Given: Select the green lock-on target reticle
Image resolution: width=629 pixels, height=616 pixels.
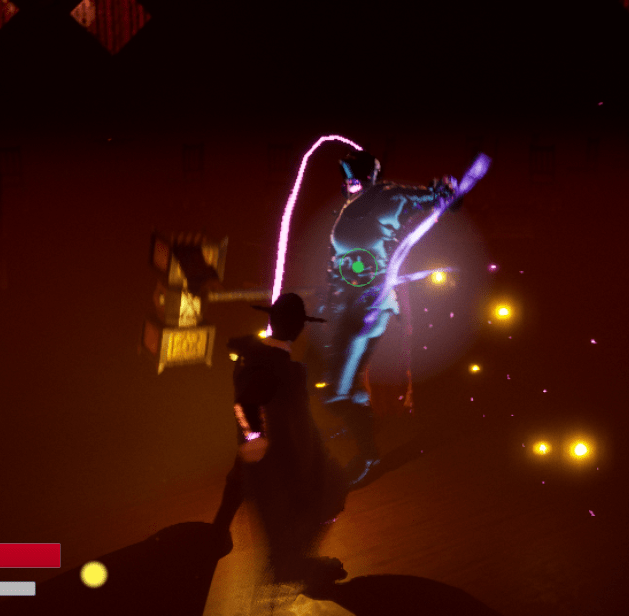Looking at the screenshot, I should click(358, 267).
